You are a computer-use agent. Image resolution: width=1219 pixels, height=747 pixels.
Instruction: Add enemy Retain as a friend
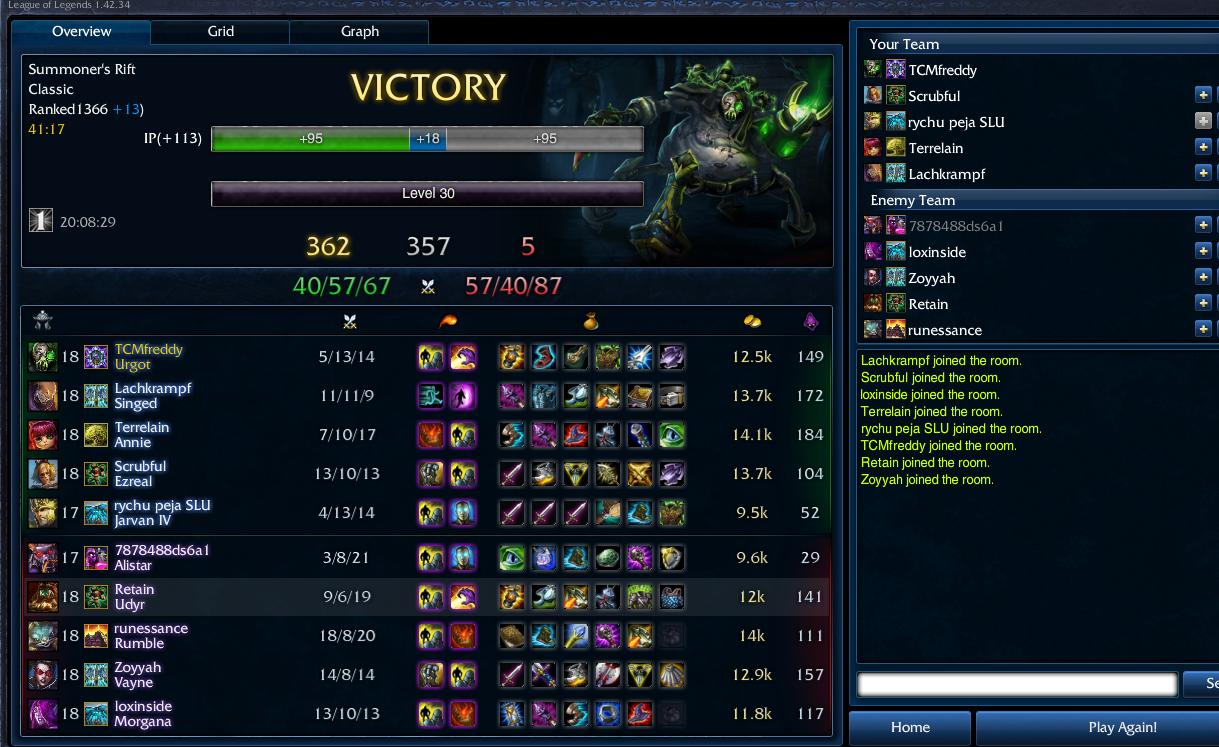[x=1203, y=304]
